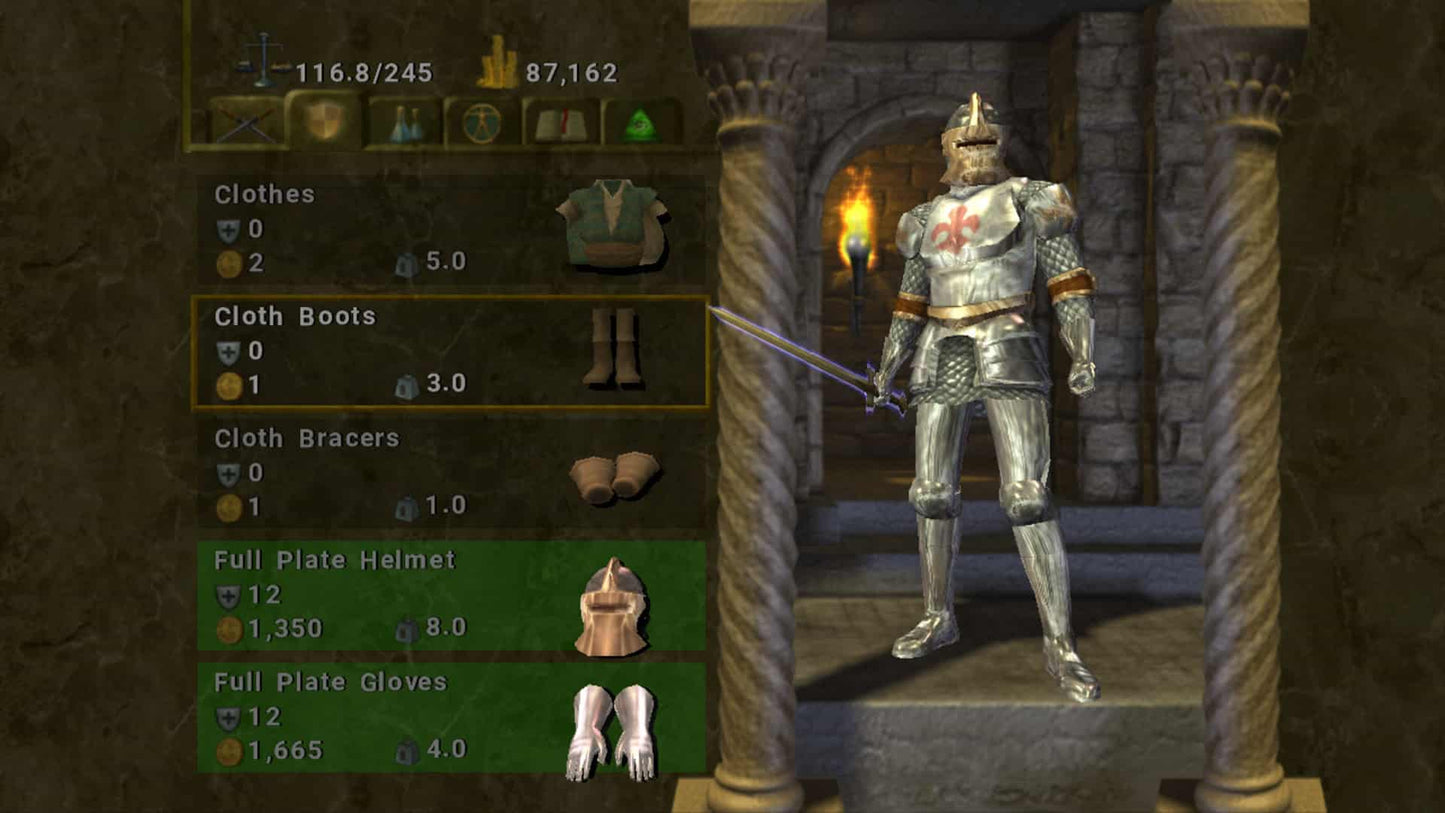Image resolution: width=1445 pixels, height=813 pixels.
Task: Click the shield defense icon on Cloth Boots
Action: pyautogui.click(x=228, y=350)
